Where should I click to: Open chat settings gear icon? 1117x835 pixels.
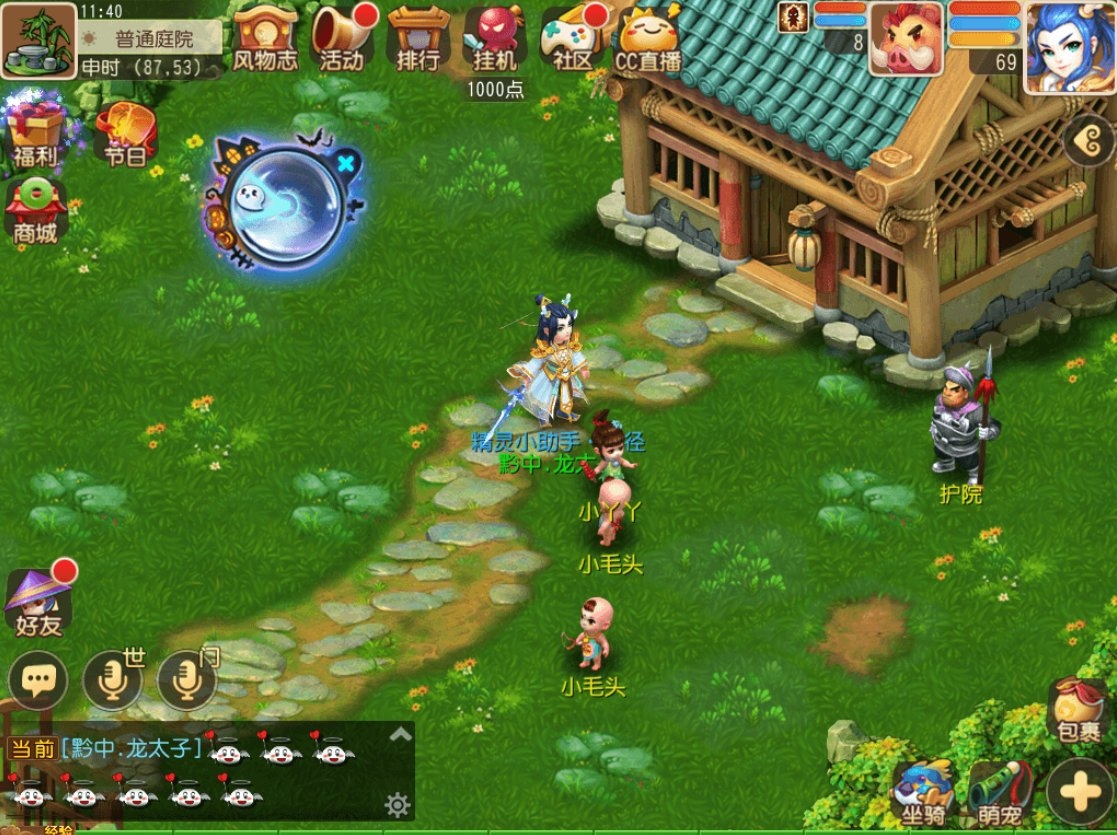tap(398, 804)
